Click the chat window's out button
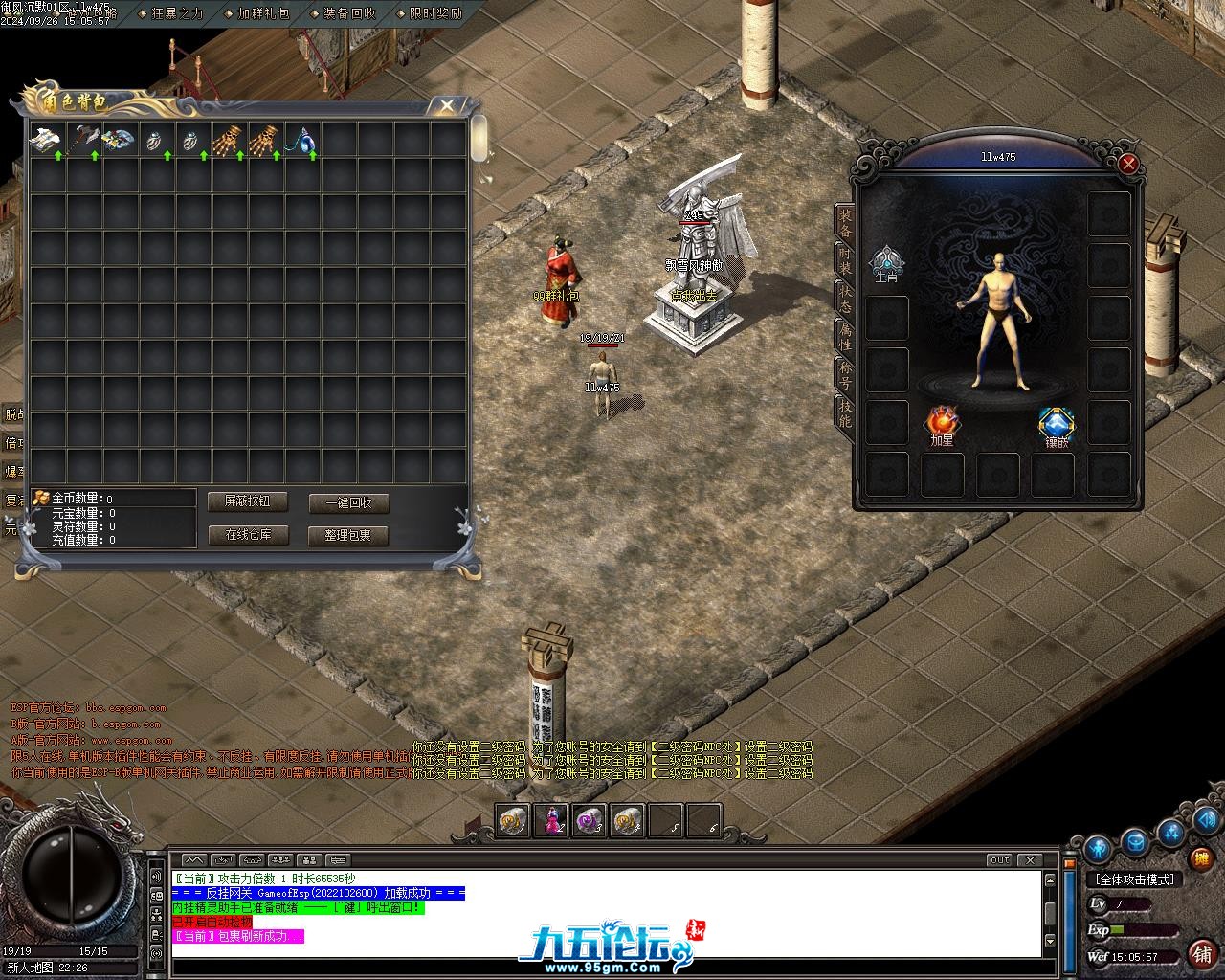Image resolution: width=1225 pixels, height=980 pixels. tap(999, 859)
